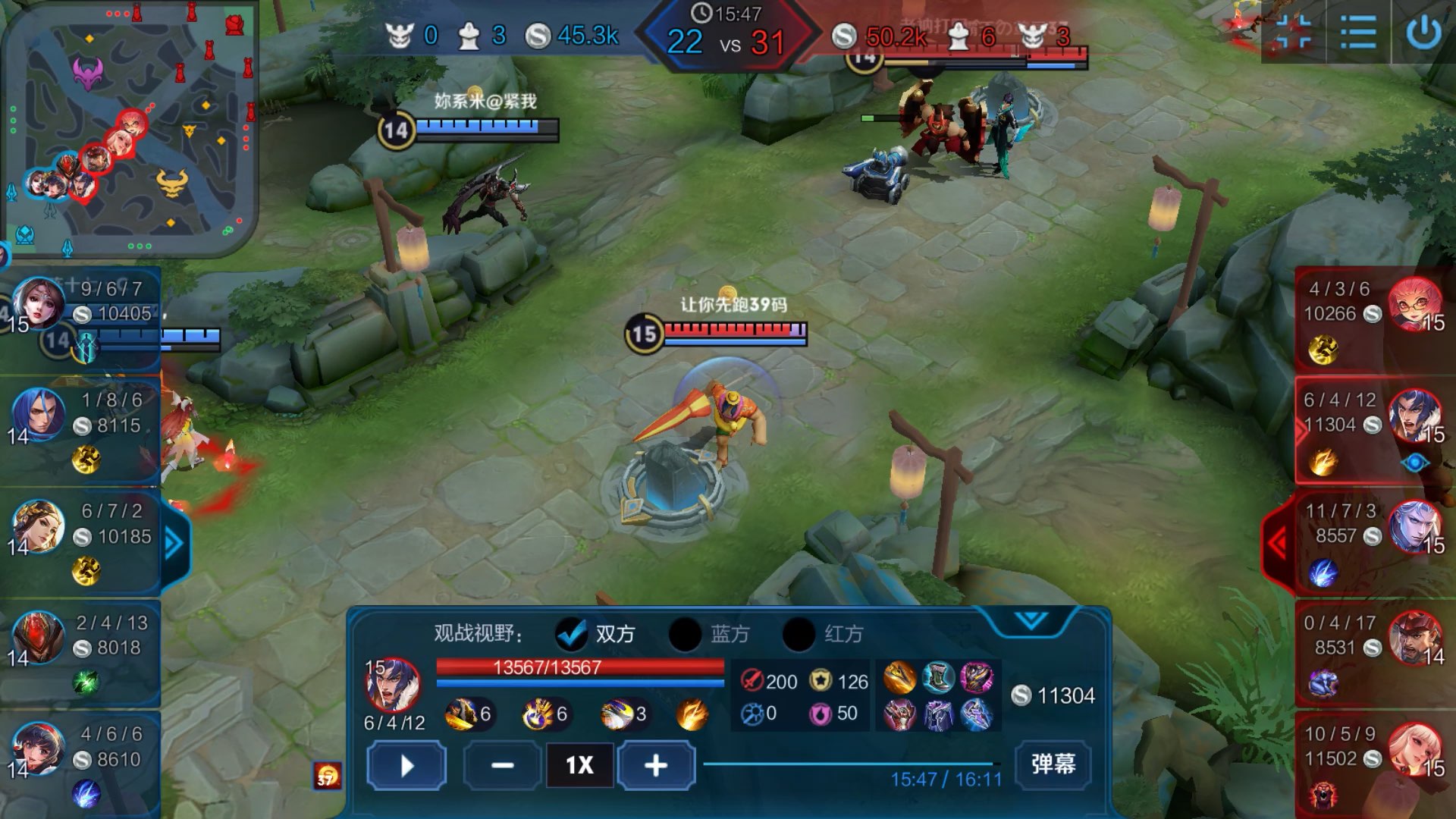The image size is (1456, 819).
Task: Switch spectating view to 红方 red team
Action: (799, 634)
